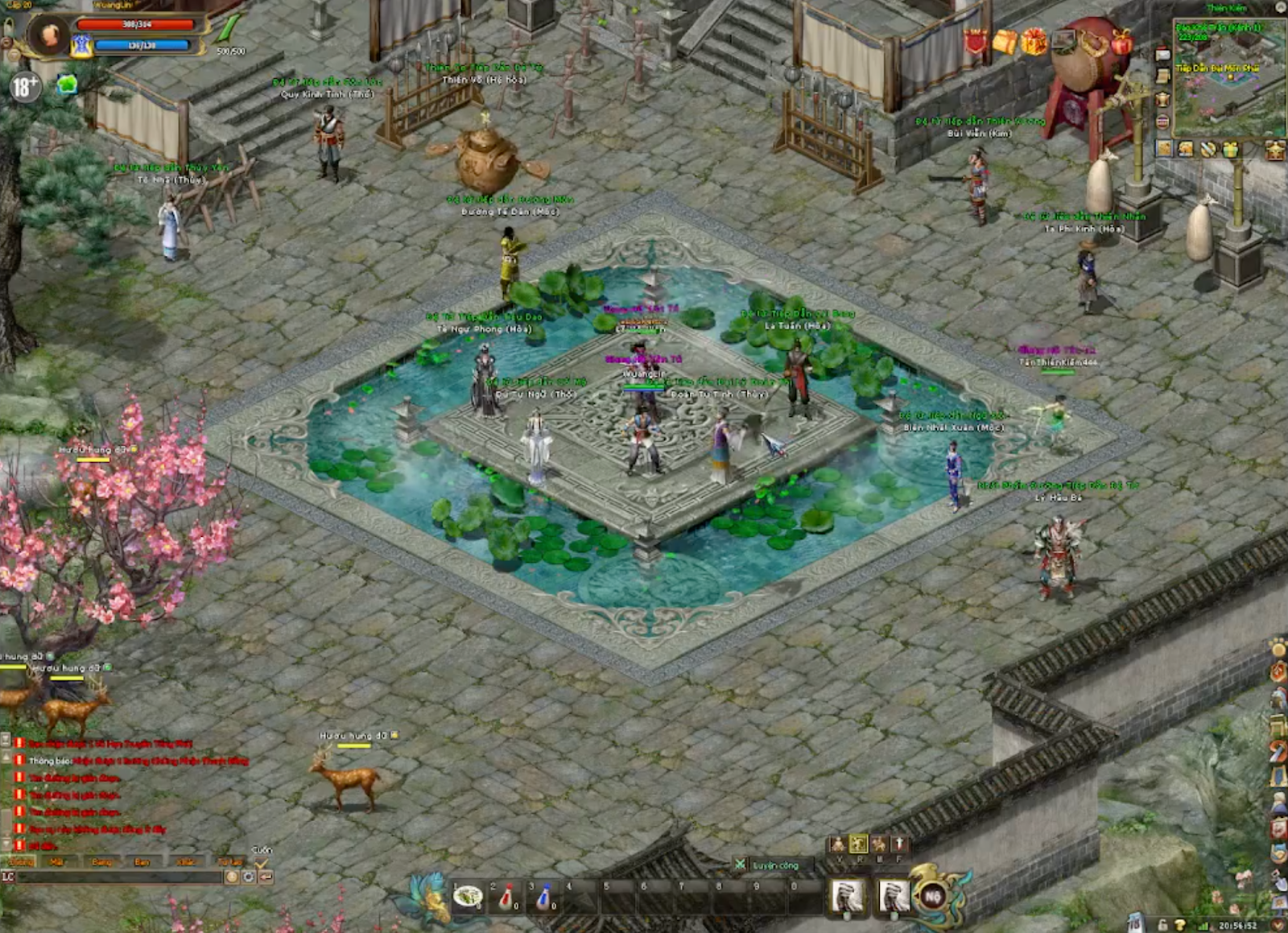Collapse the minimap with the round arrow button
Screen dimensions: 1288x933
tap(1282, 8)
